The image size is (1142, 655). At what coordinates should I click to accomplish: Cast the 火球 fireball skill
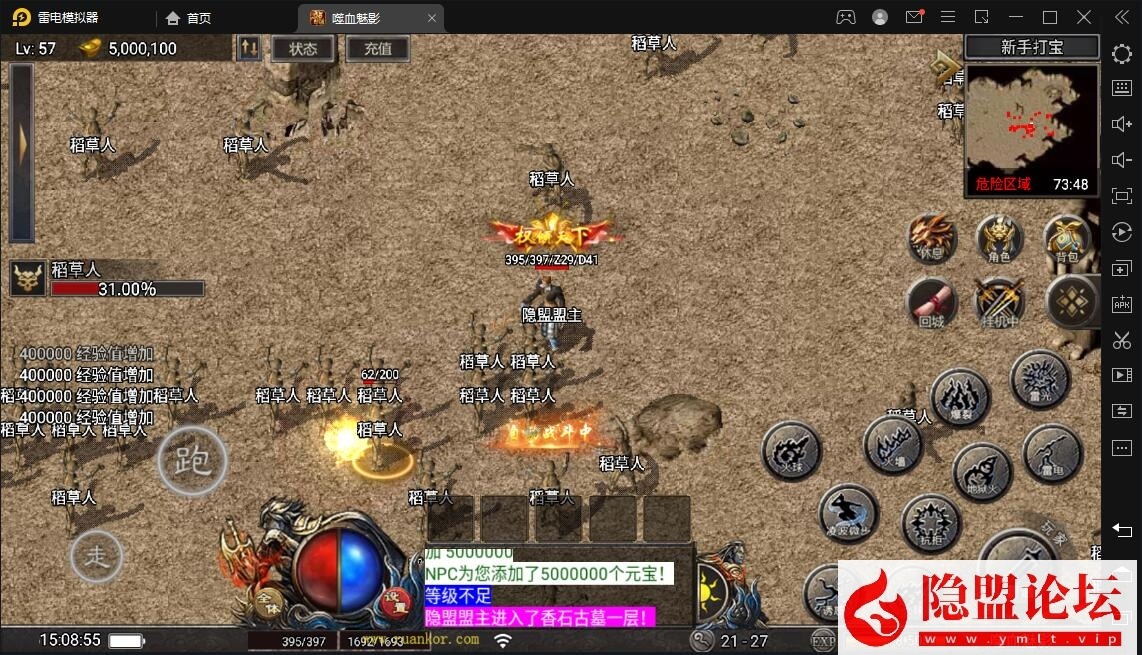[791, 451]
